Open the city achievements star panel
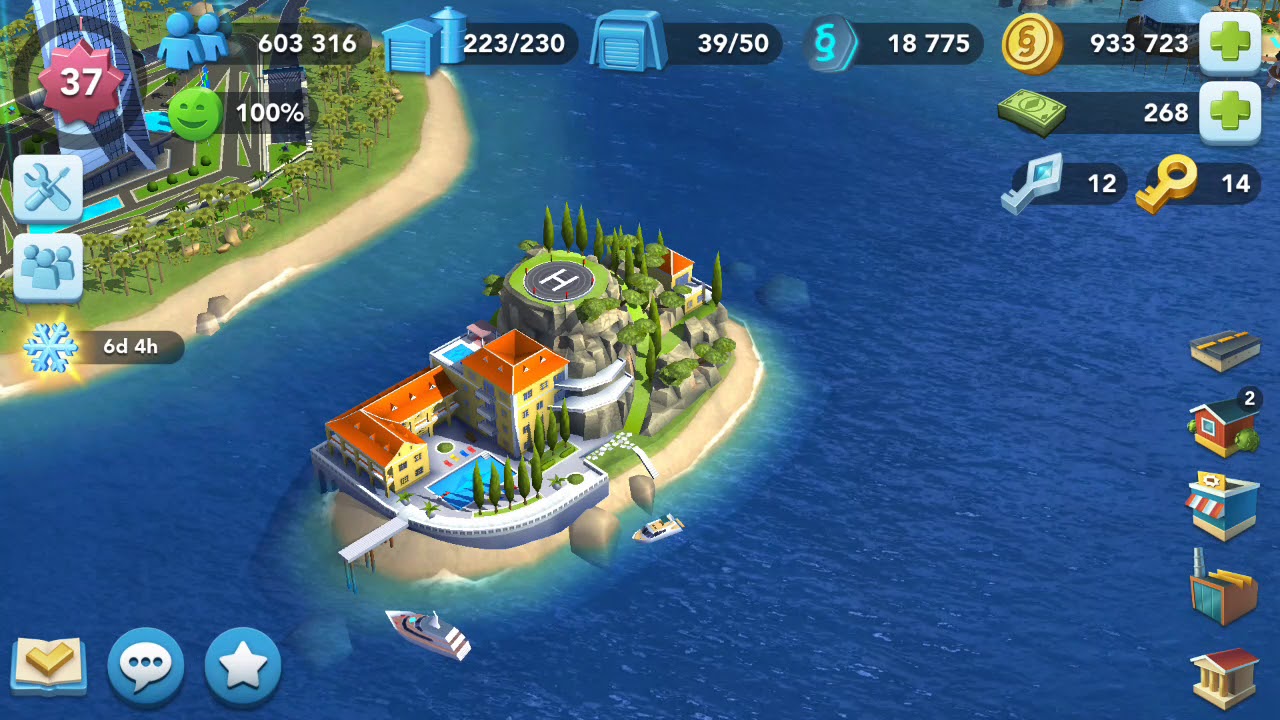 click(240, 662)
